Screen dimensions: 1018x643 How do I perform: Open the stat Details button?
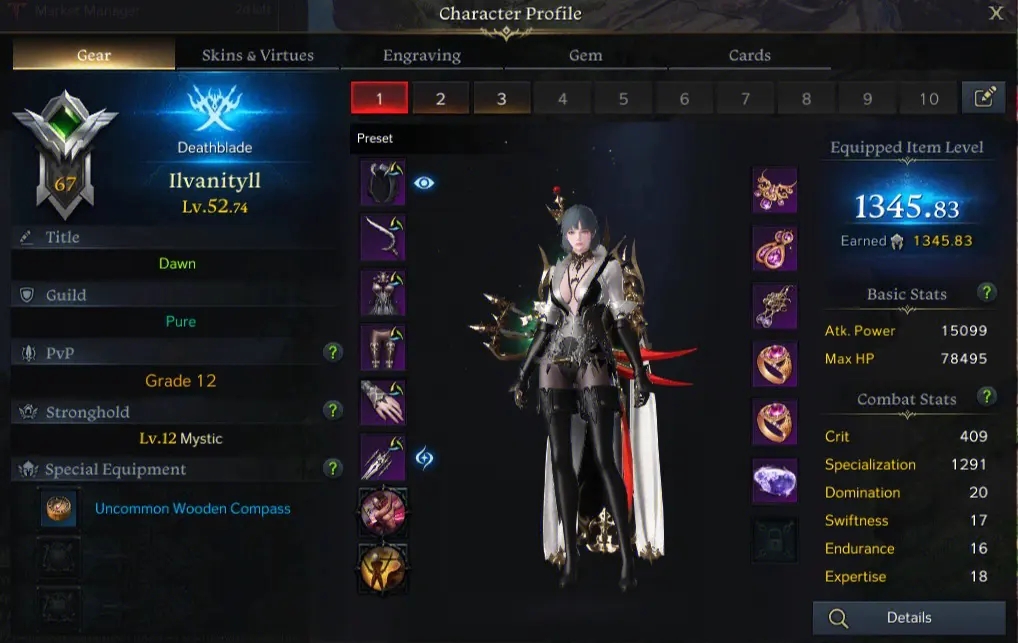point(908,618)
